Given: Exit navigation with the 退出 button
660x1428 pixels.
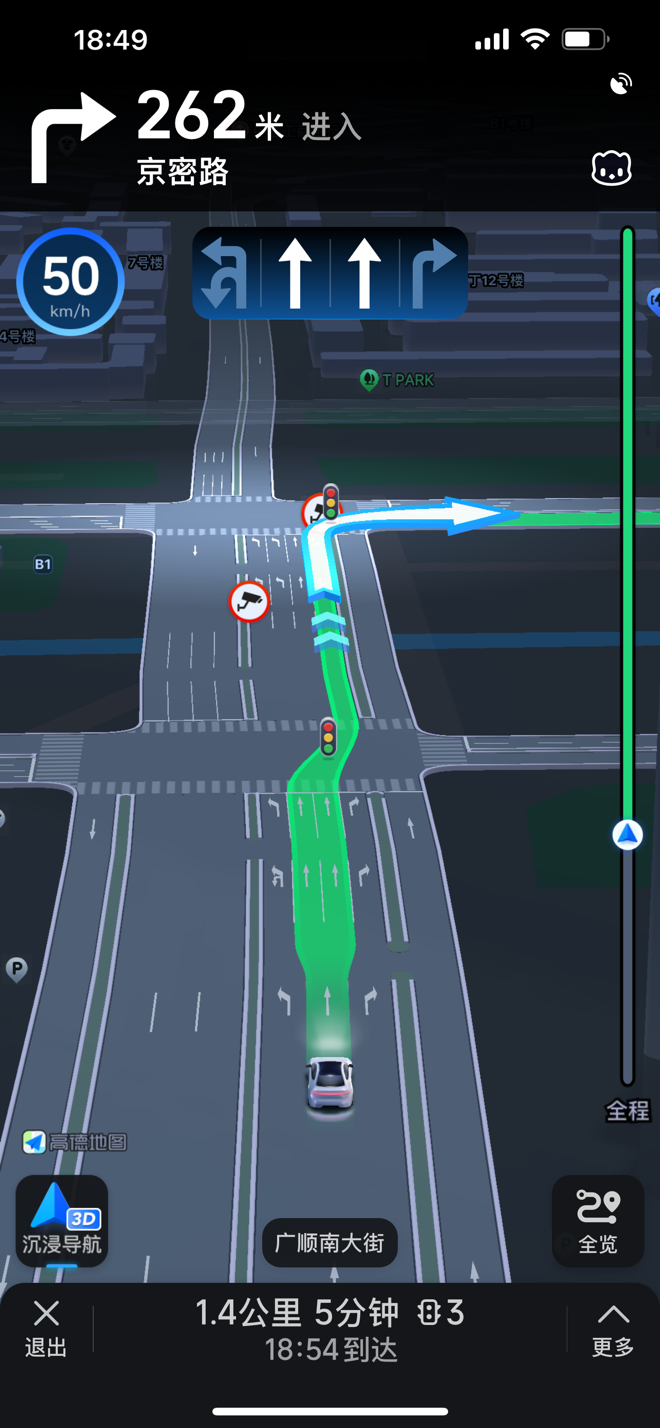Looking at the screenshot, I should click(46, 1328).
